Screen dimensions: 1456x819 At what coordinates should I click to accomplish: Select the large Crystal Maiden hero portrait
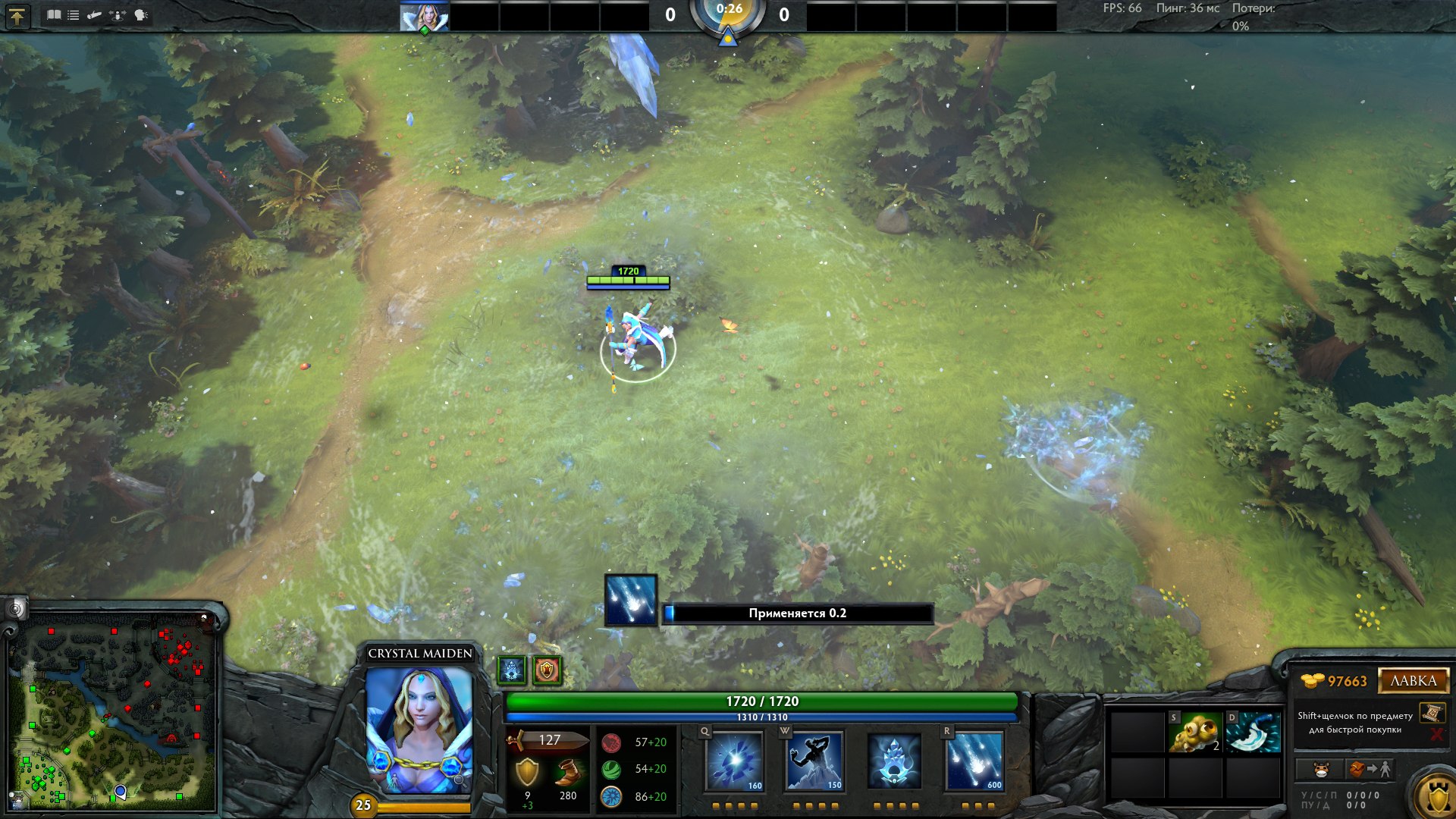(419, 730)
